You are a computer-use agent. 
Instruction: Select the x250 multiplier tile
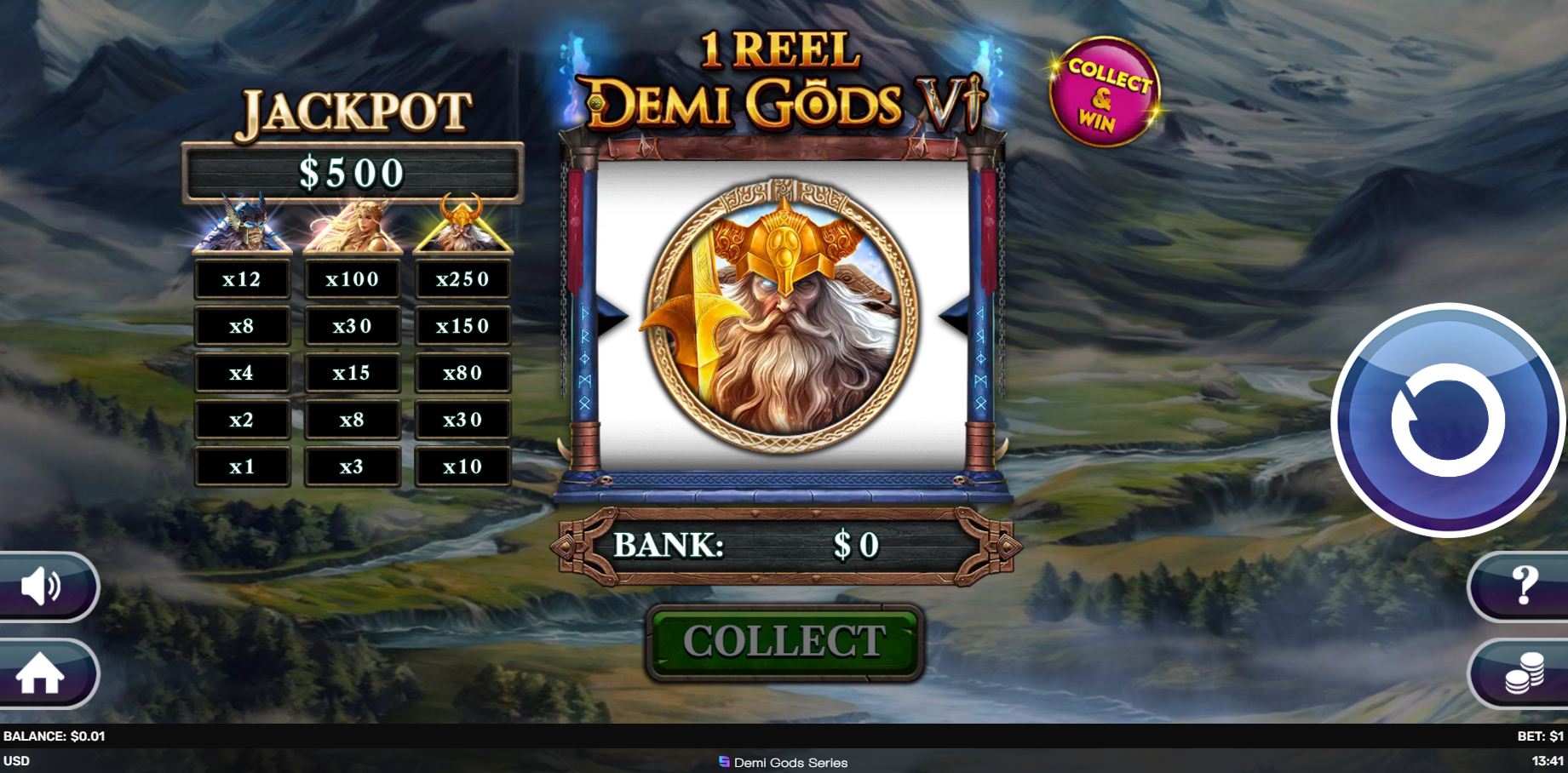[462, 278]
